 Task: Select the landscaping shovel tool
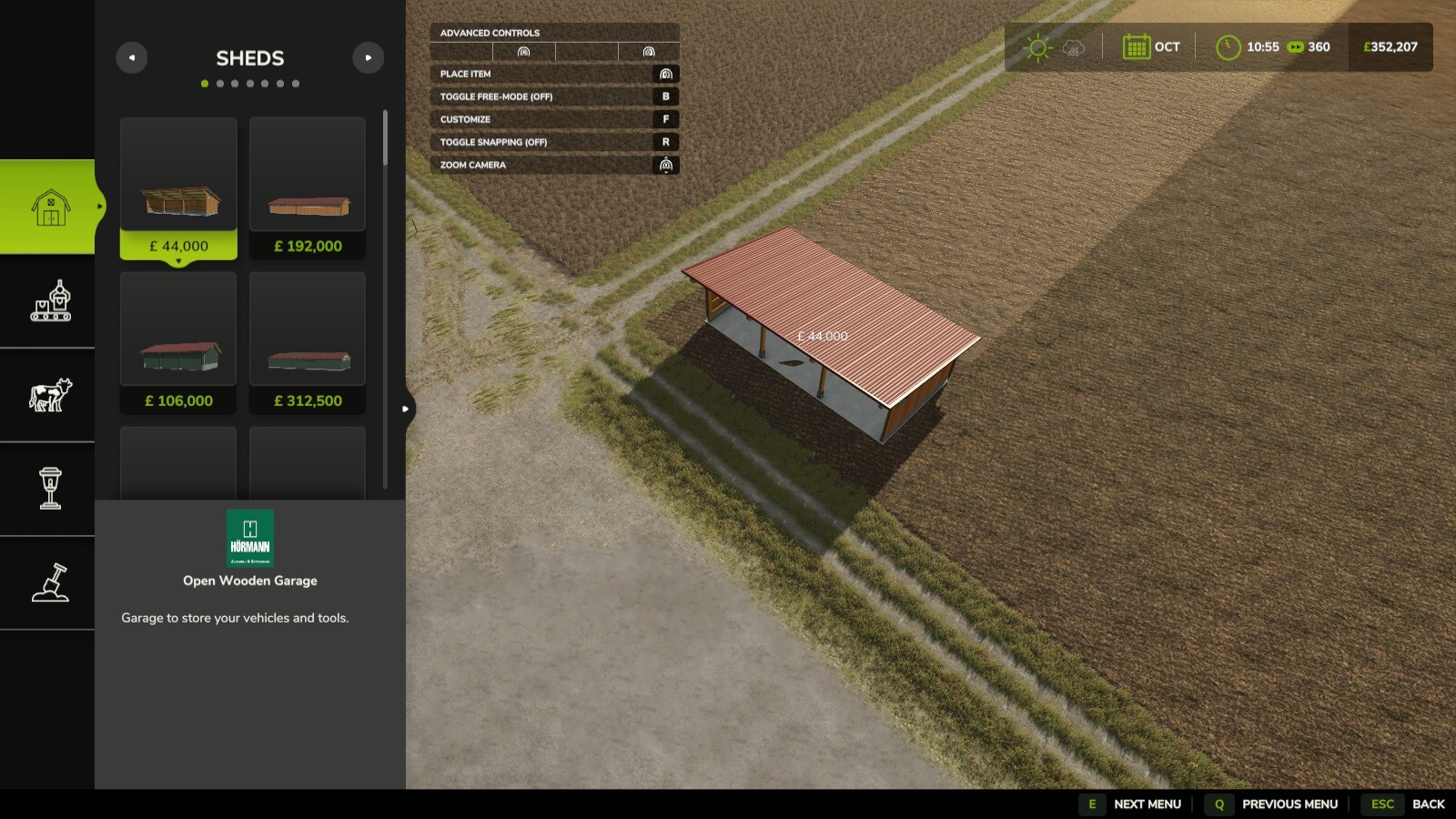point(50,582)
